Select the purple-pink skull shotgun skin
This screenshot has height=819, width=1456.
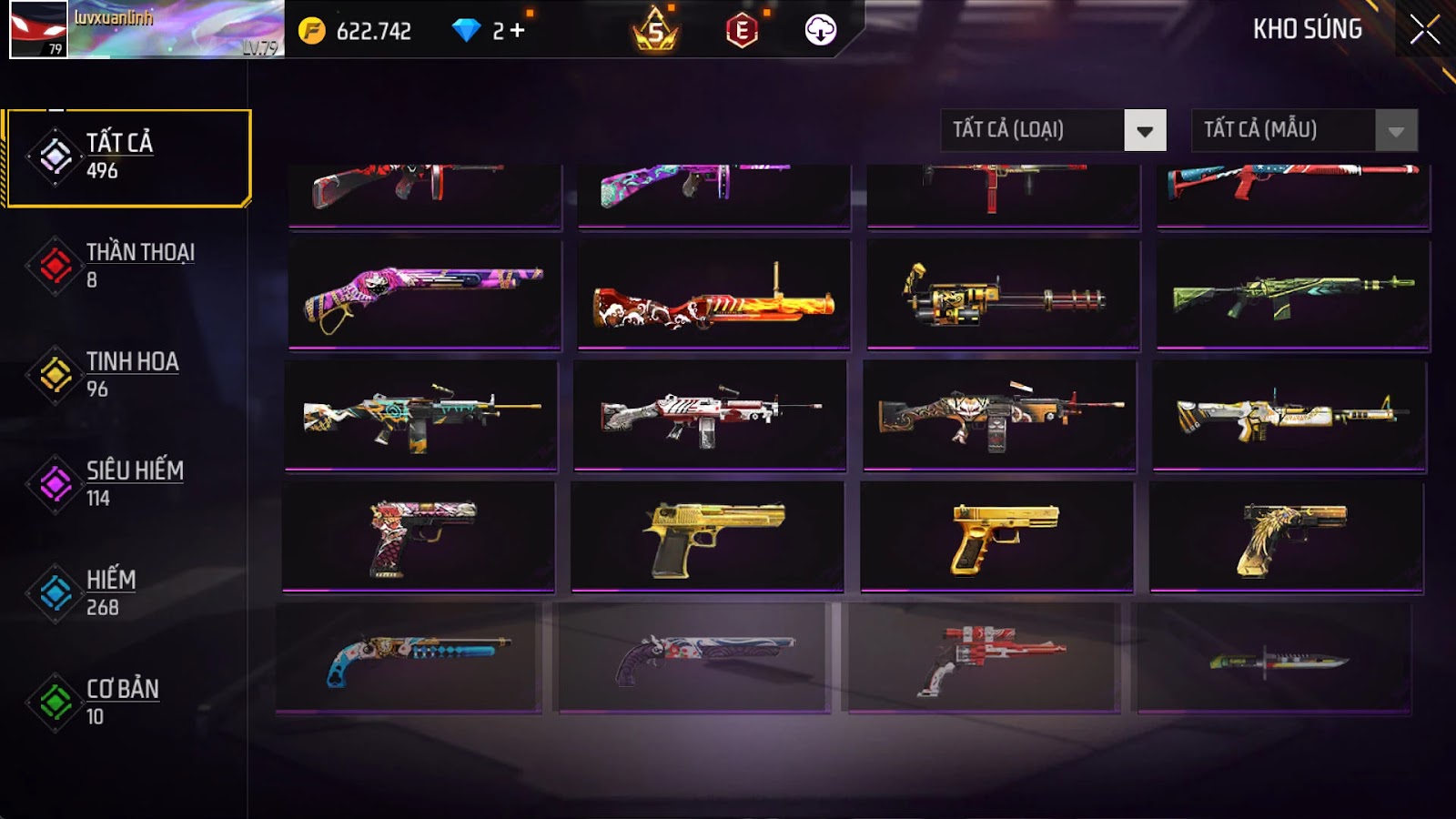424,294
